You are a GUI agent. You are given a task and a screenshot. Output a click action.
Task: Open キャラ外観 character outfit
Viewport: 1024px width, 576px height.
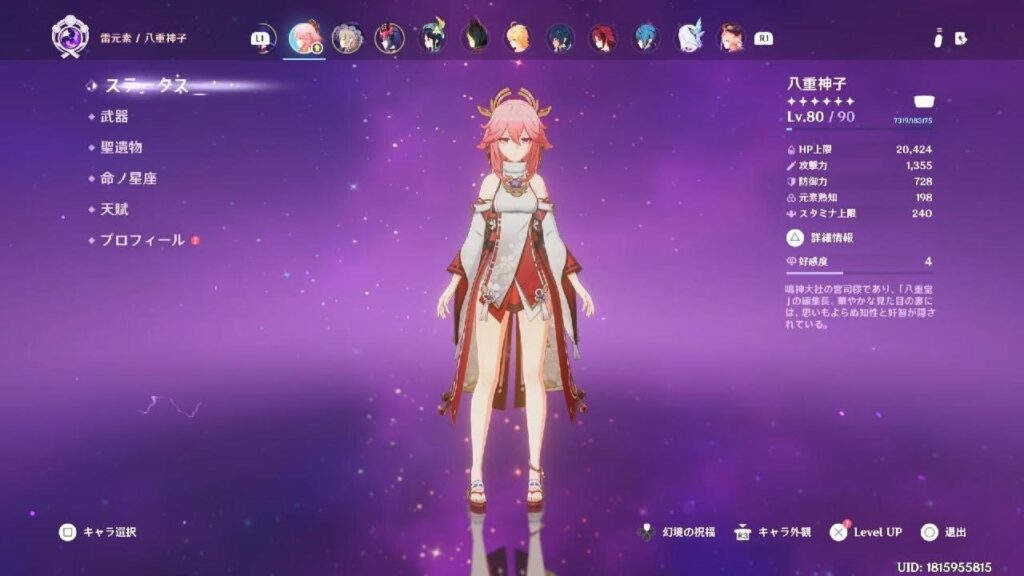pos(770,532)
